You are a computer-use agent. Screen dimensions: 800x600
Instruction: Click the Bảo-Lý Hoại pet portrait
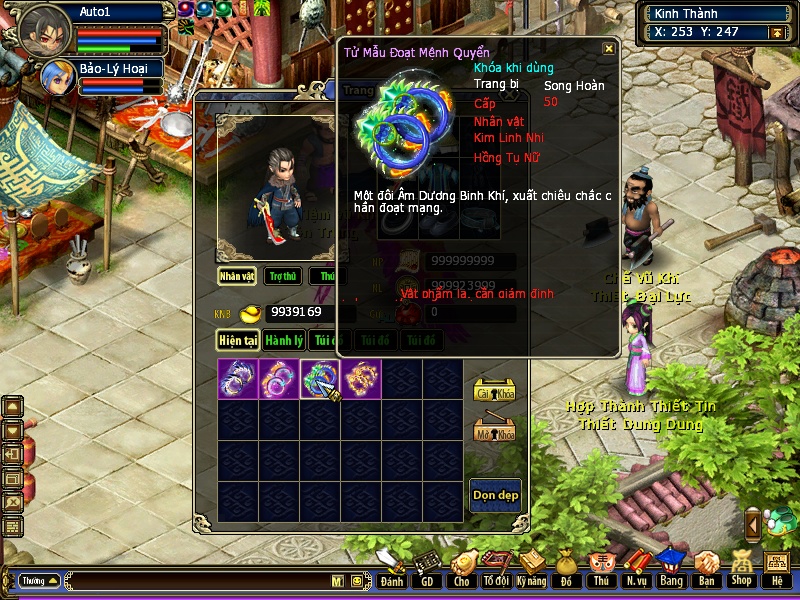[55, 76]
